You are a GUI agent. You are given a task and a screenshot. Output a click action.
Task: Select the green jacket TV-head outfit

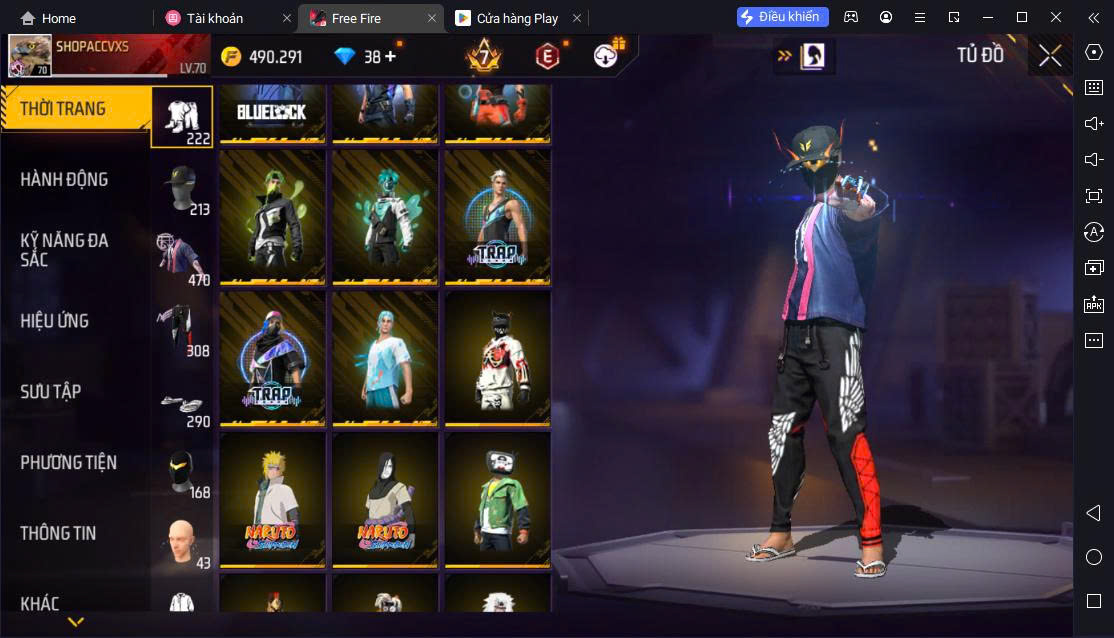pyautogui.click(x=497, y=499)
